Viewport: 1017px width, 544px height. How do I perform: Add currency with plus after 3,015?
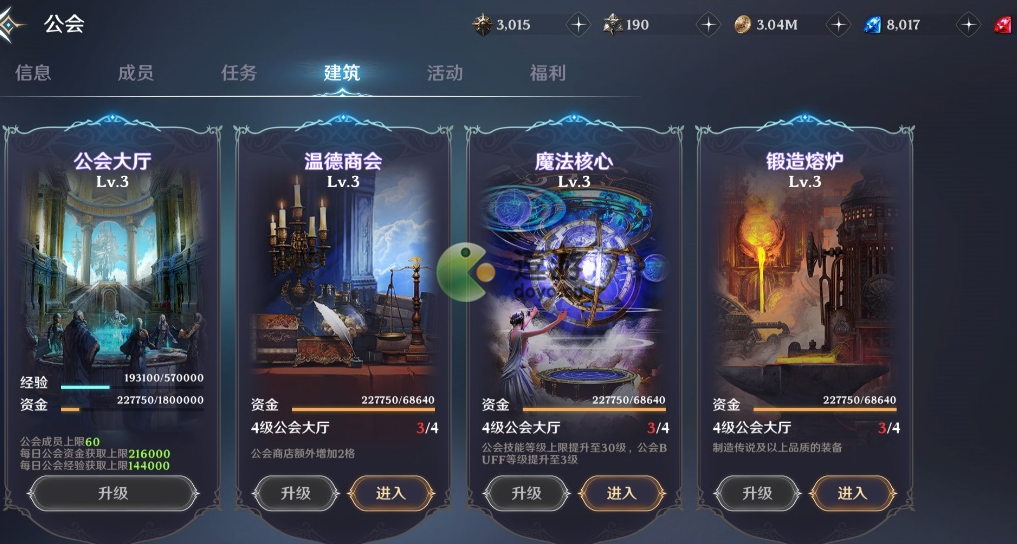(x=578, y=25)
